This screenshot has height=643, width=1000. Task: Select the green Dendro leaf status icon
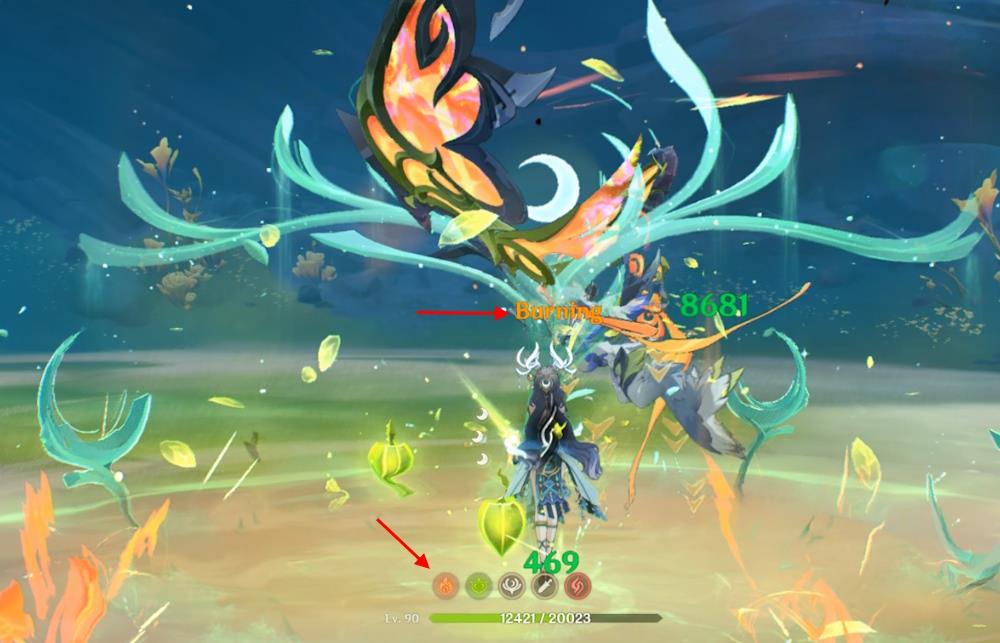[479, 586]
